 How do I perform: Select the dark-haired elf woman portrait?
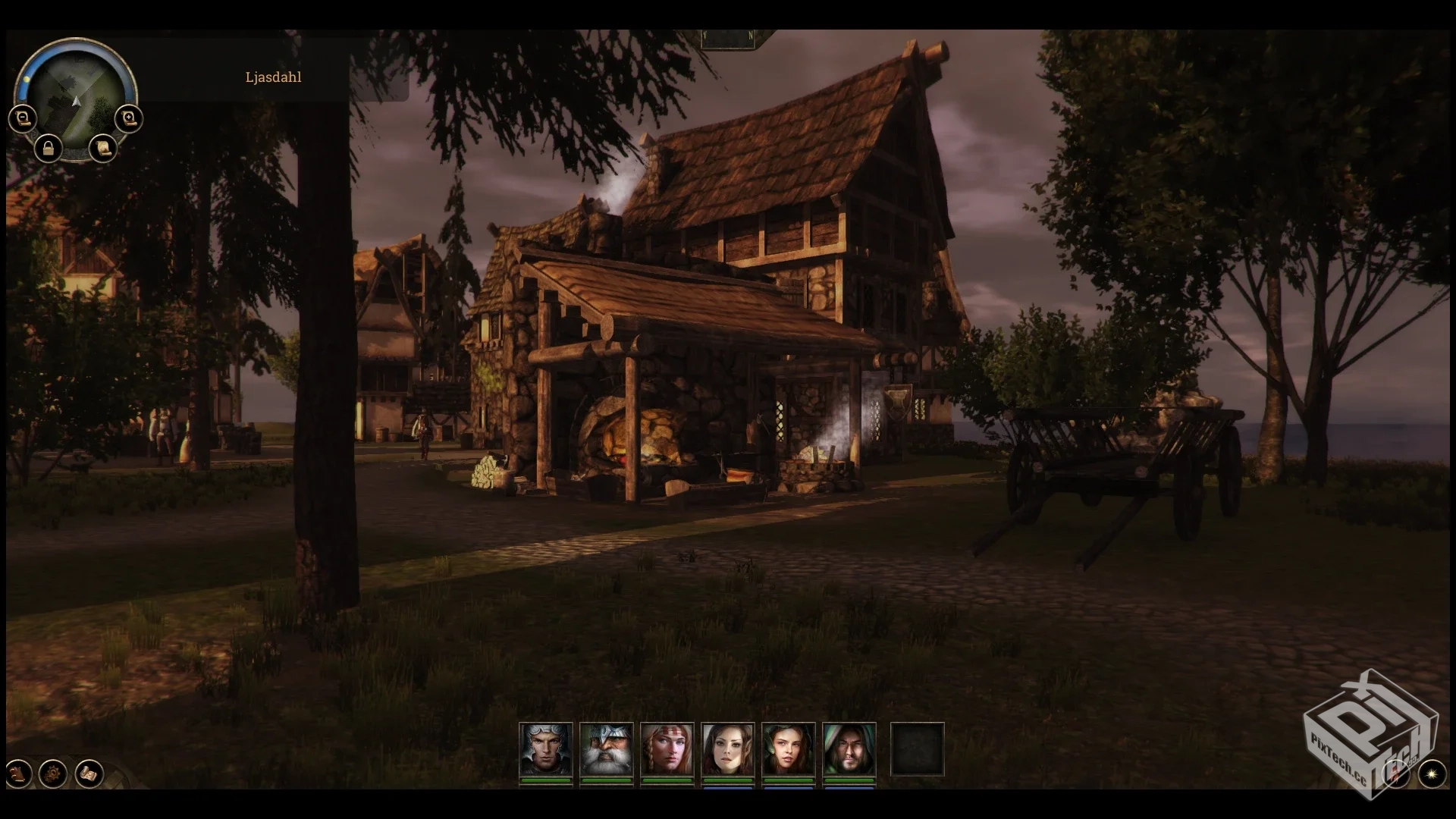click(727, 749)
